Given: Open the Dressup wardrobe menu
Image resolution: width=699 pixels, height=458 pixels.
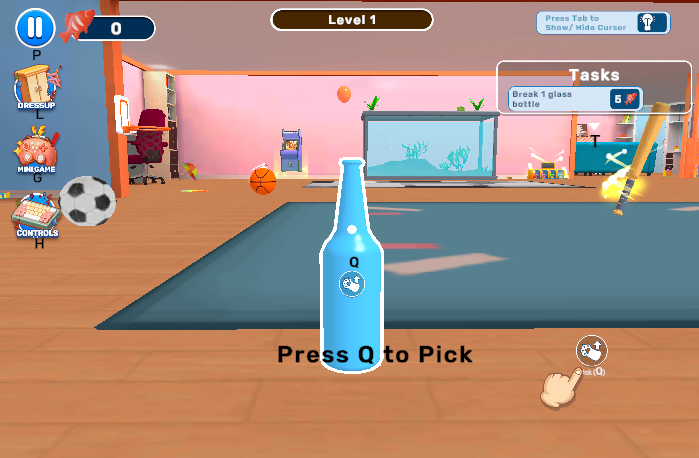Looking at the screenshot, I should (x=36, y=88).
